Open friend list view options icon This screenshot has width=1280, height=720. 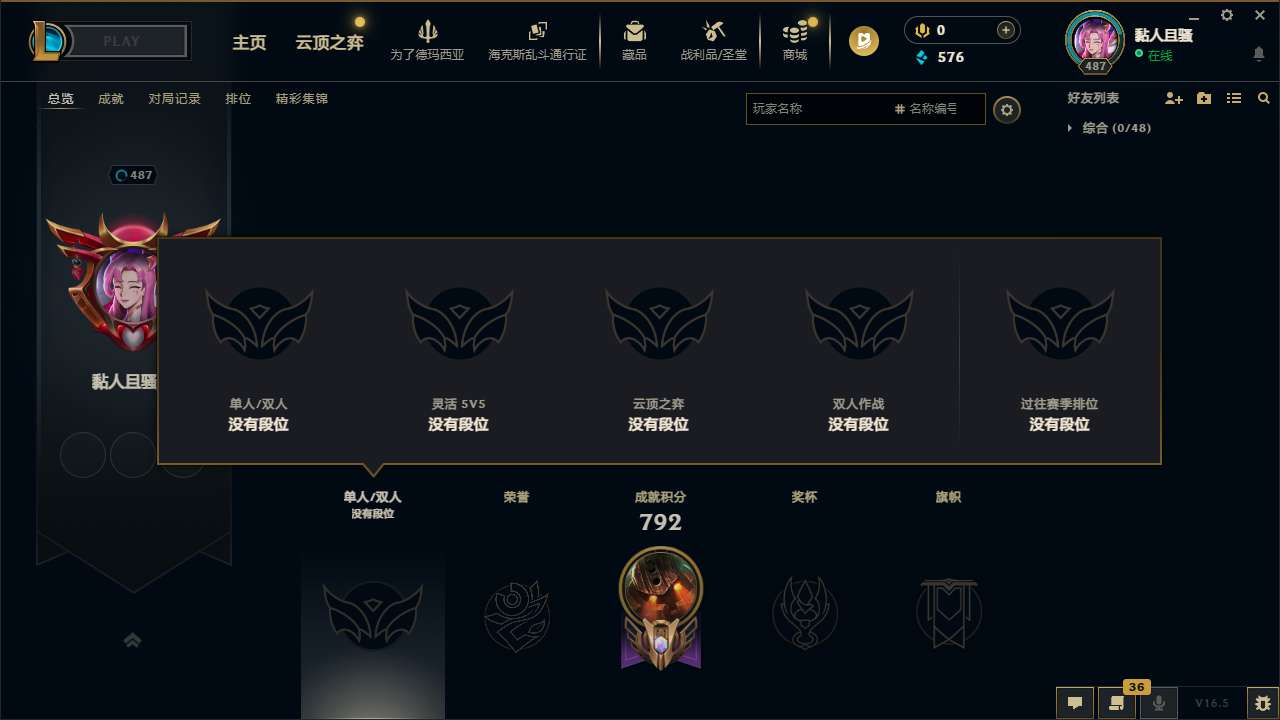click(1233, 98)
